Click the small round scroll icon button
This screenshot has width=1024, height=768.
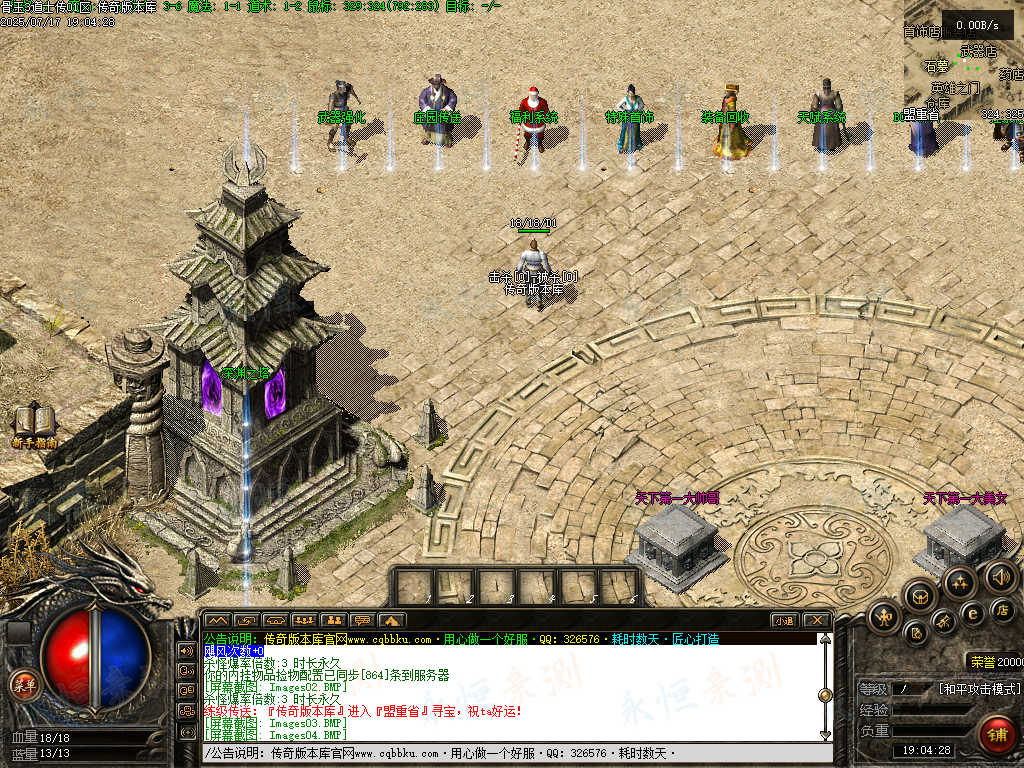[x=915, y=633]
